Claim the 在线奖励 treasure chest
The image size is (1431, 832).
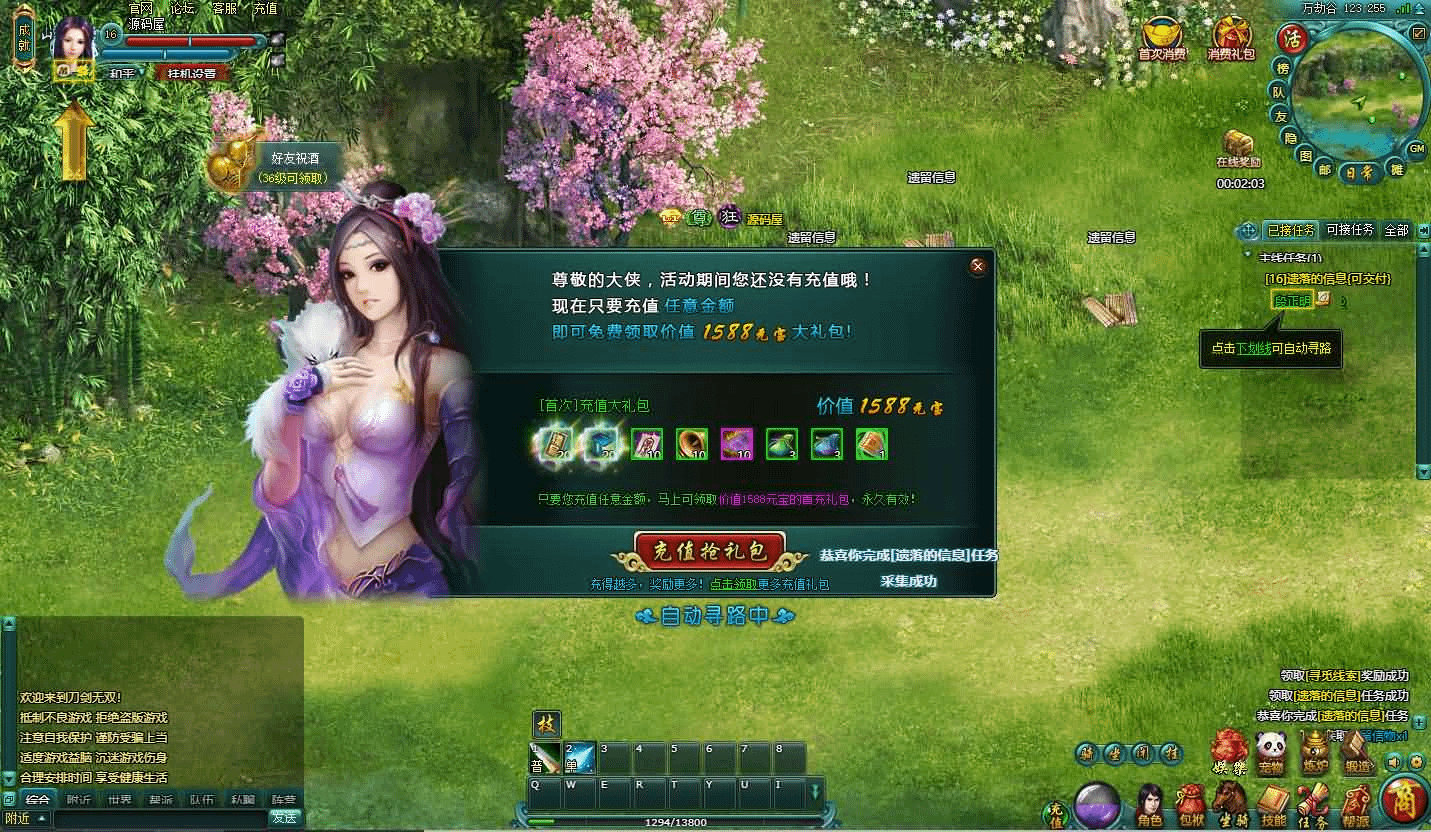coord(1238,143)
